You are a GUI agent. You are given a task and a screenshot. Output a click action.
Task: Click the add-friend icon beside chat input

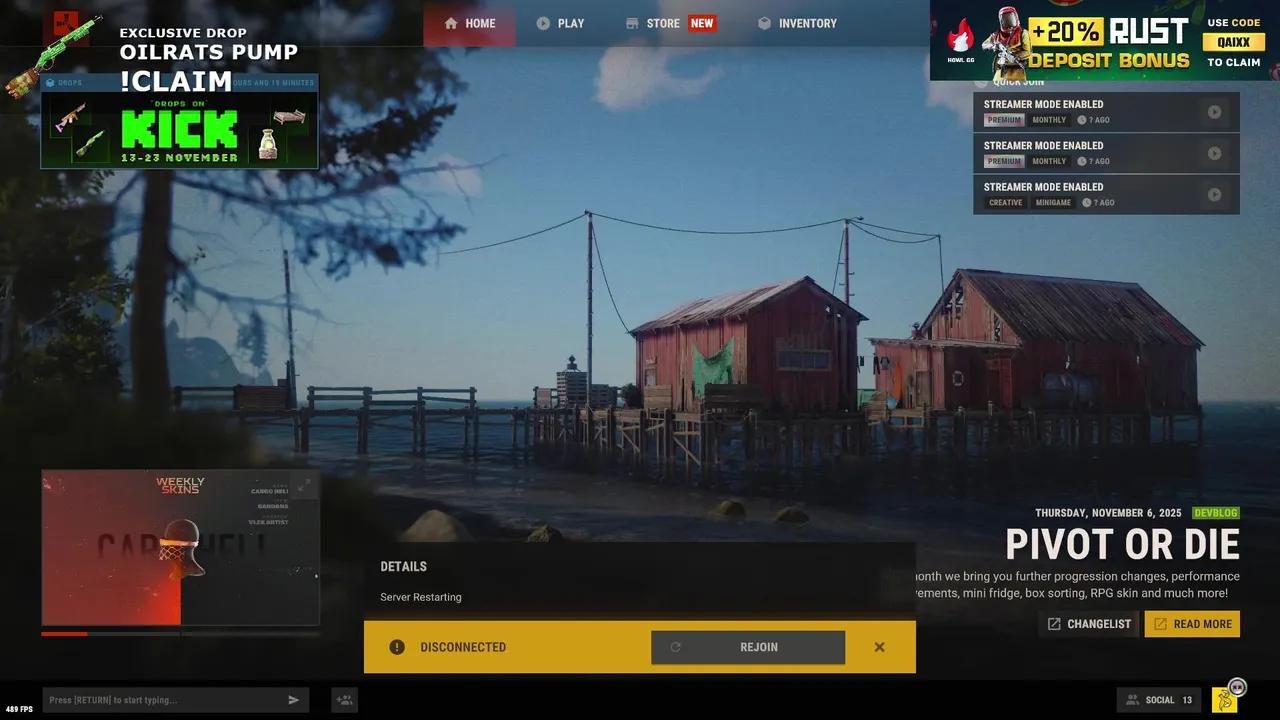click(344, 700)
